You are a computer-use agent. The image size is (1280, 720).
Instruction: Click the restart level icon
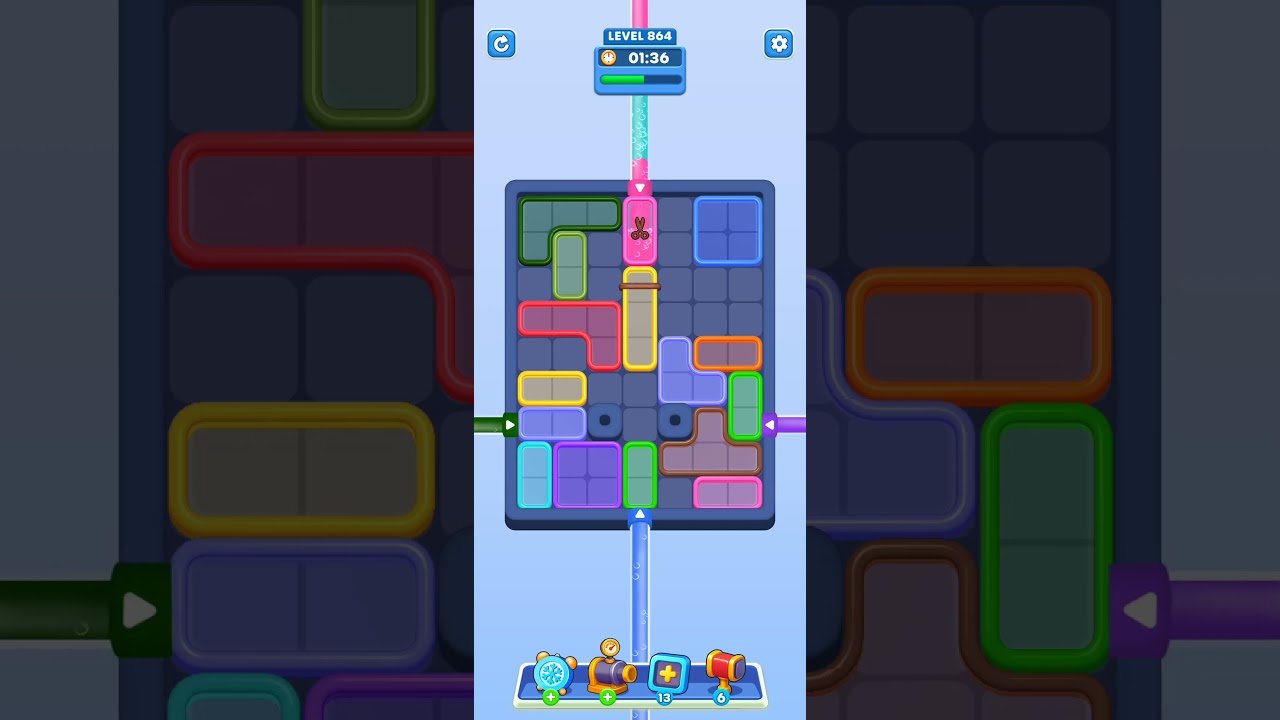coord(501,44)
